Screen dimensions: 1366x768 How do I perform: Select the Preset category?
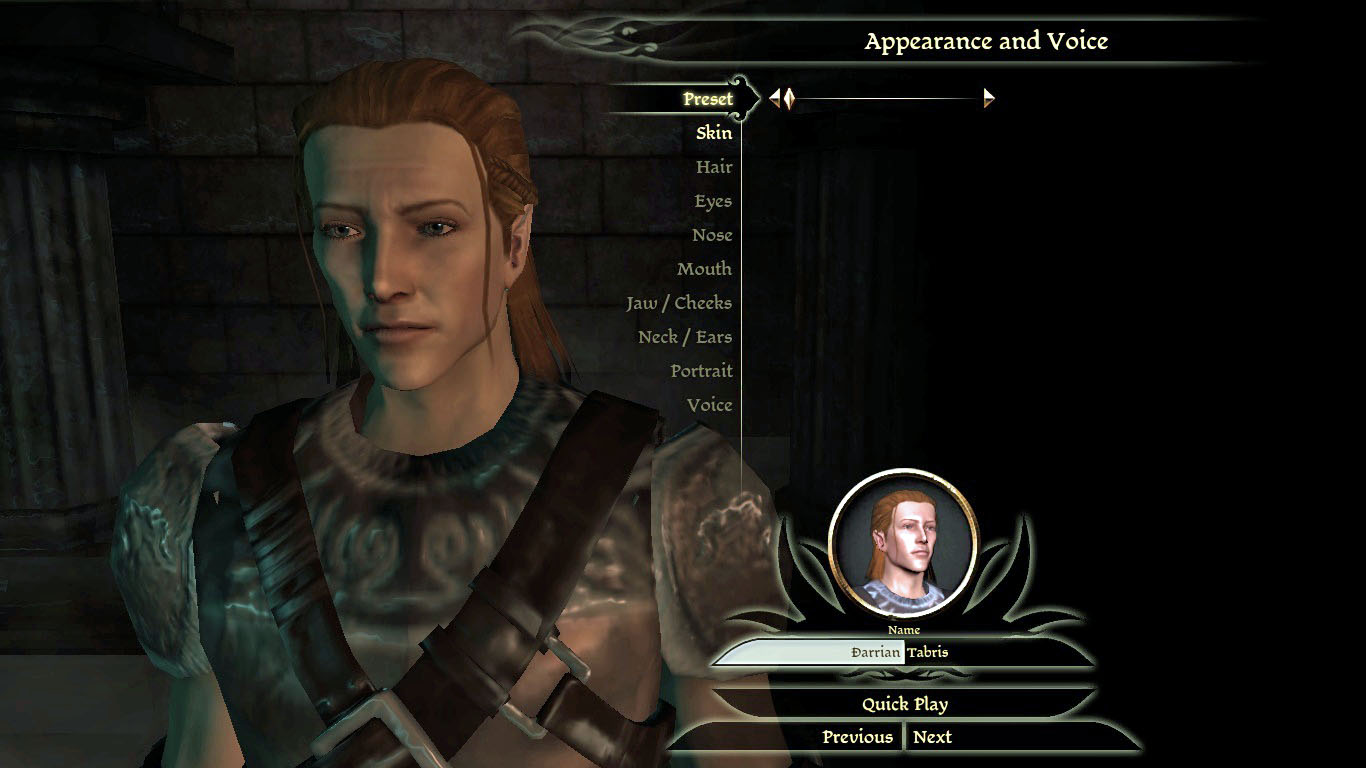(x=708, y=99)
